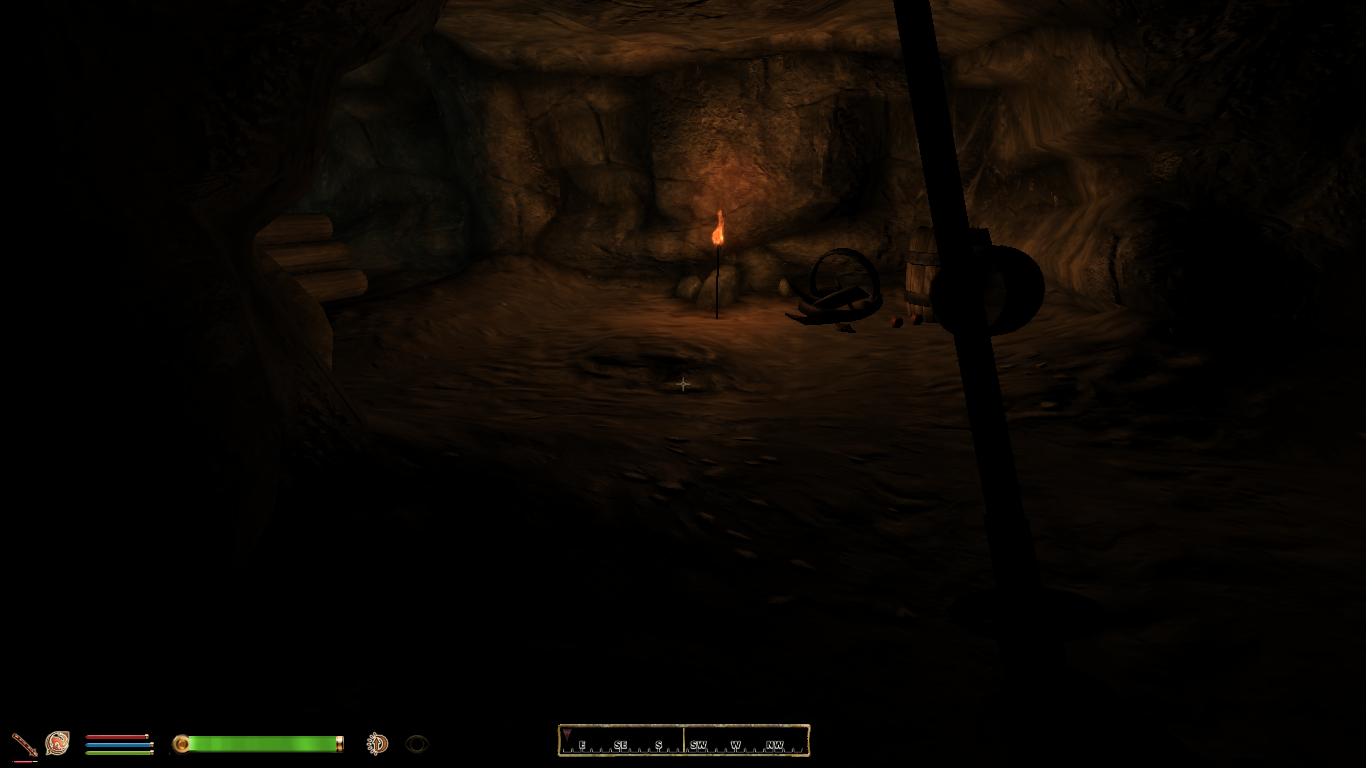The image size is (1366, 768).
Task: Click the equipped staff weapon icon
Action: tap(24, 744)
